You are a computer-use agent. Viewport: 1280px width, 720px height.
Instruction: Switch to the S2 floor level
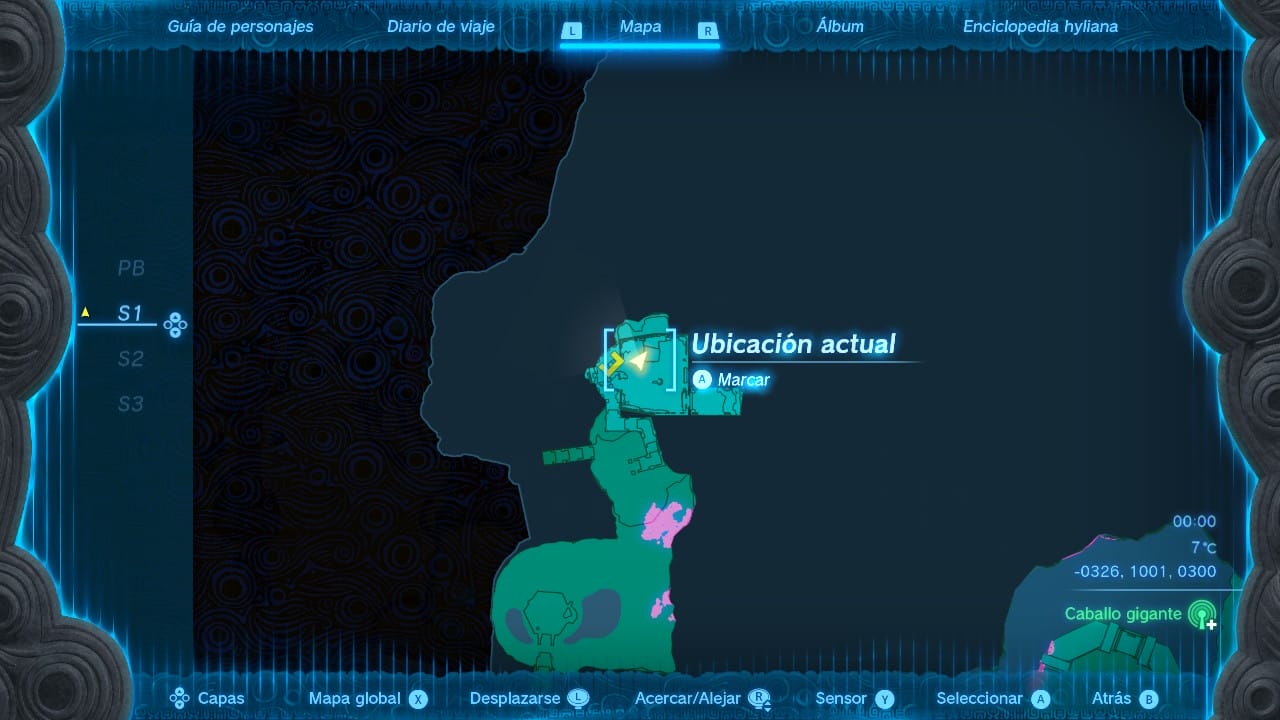click(x=131, y=359)
